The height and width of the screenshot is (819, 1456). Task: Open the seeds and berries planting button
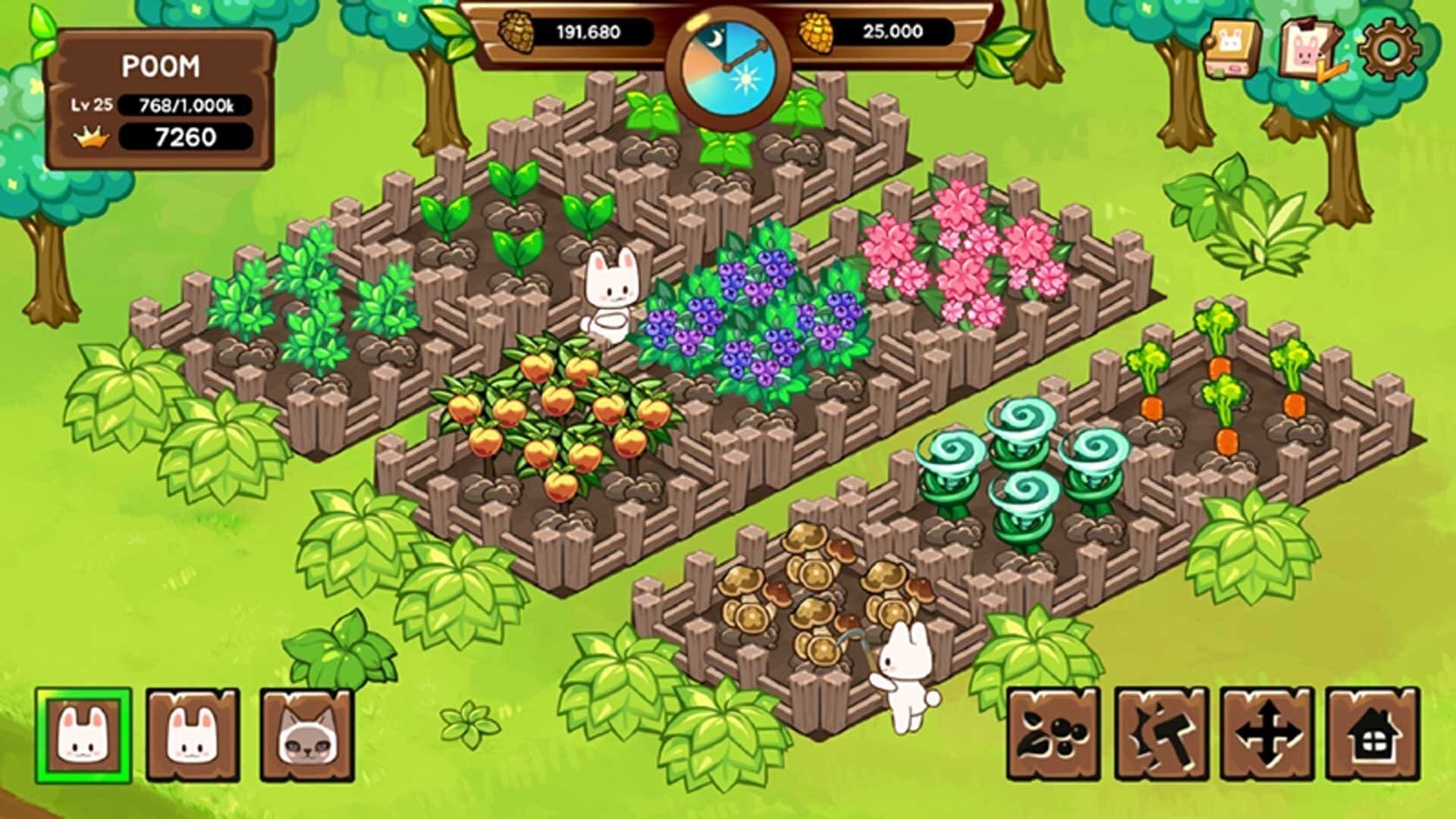(1053, 734)
